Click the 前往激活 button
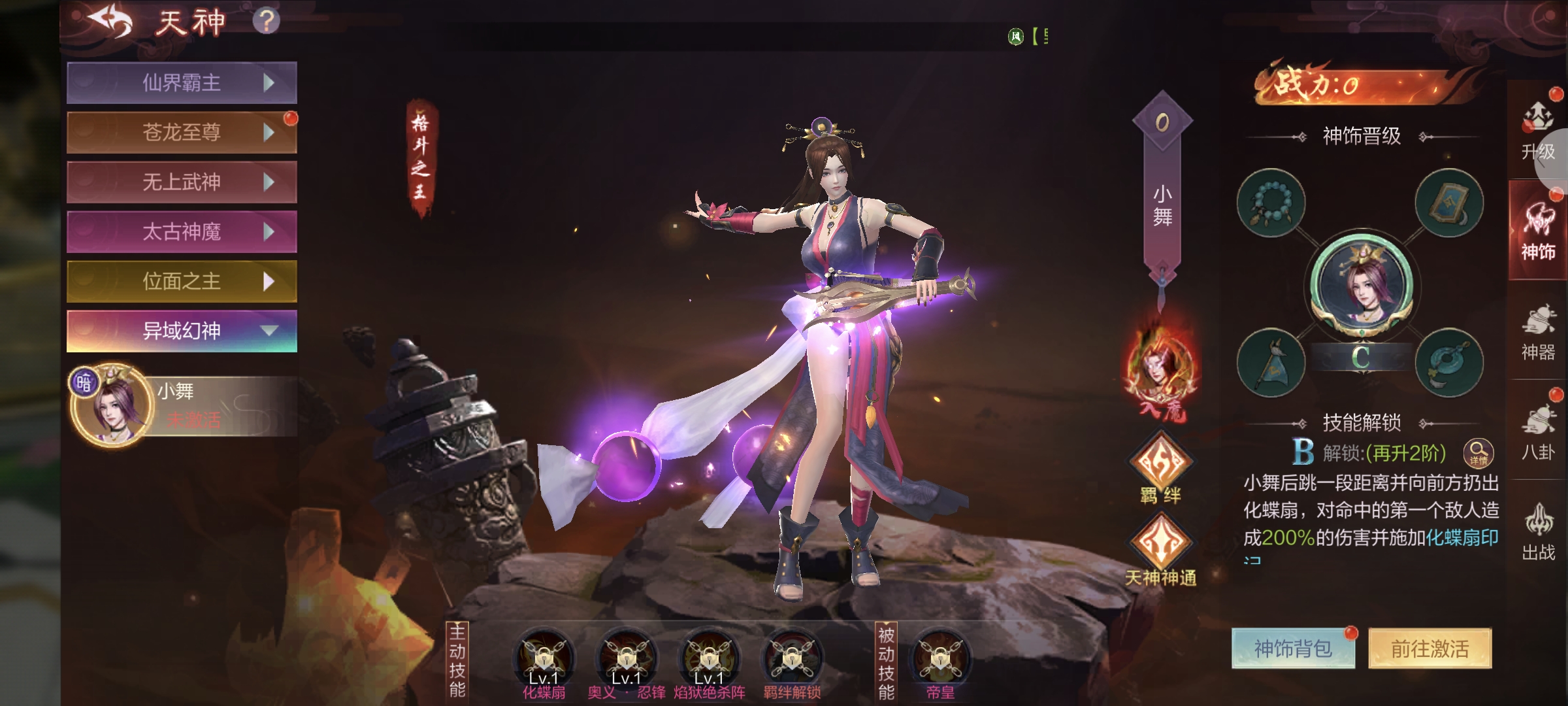1568x706 pixels. pyautogui.click(x=1429, y=648)
